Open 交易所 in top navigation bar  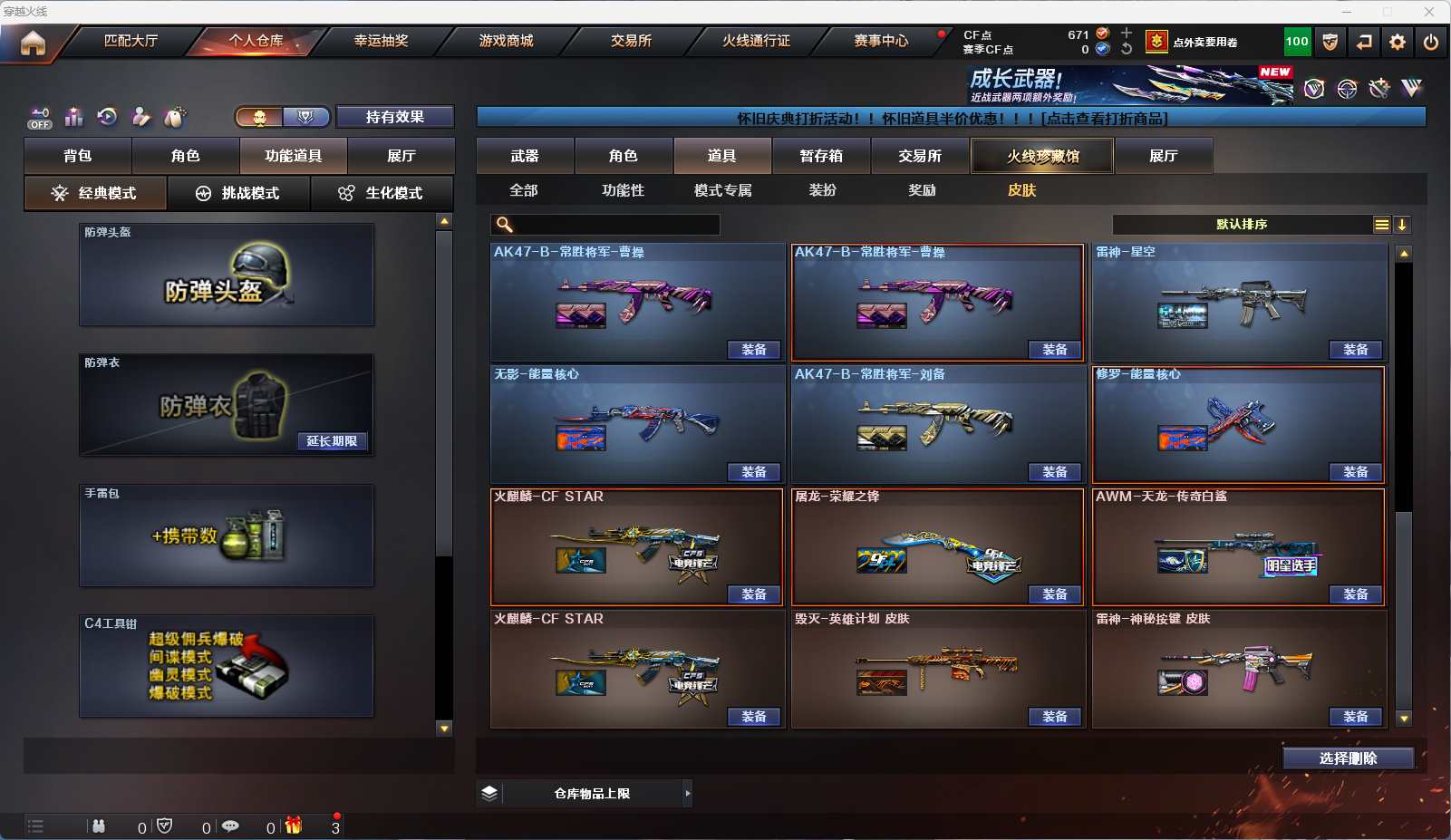(x=631, y=41)
